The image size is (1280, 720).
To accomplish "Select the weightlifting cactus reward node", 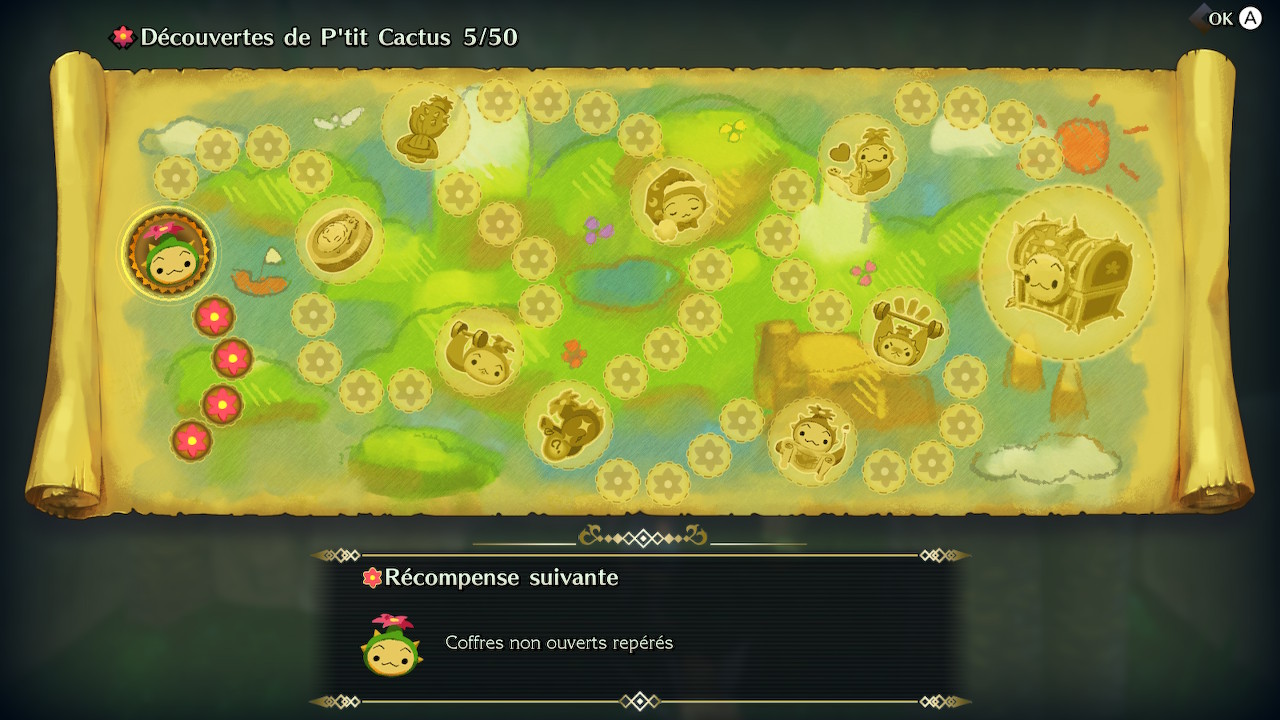I will (x=903, y=331).
